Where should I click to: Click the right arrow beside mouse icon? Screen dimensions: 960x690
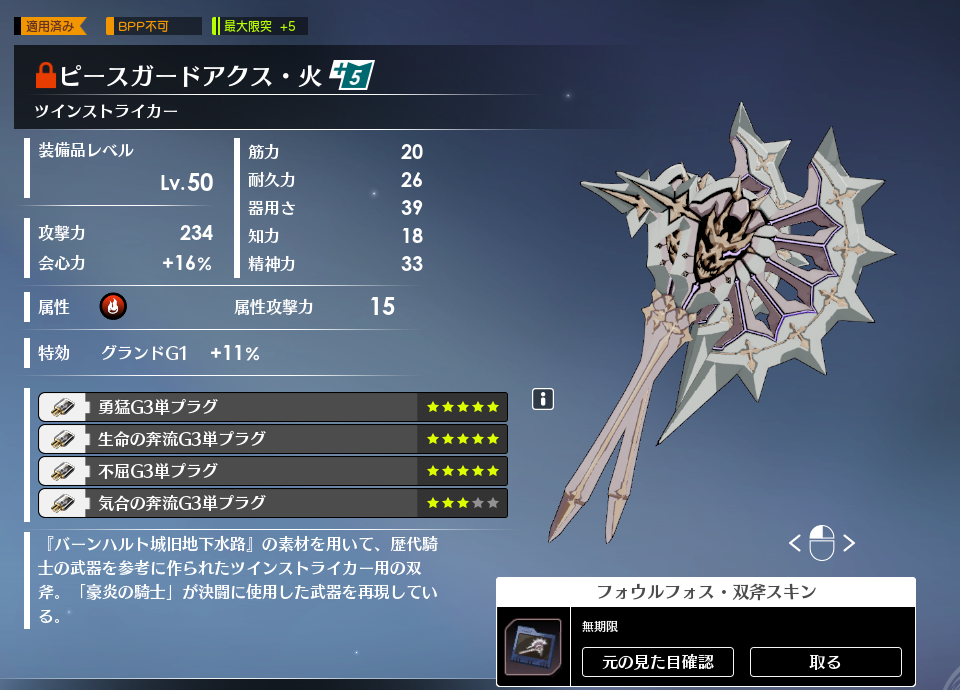point(849,543)
